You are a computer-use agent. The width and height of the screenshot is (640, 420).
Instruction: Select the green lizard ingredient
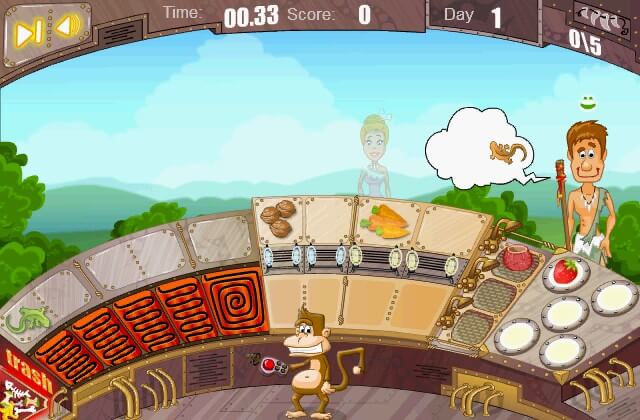pyautogui.click(x=23, y=321)
